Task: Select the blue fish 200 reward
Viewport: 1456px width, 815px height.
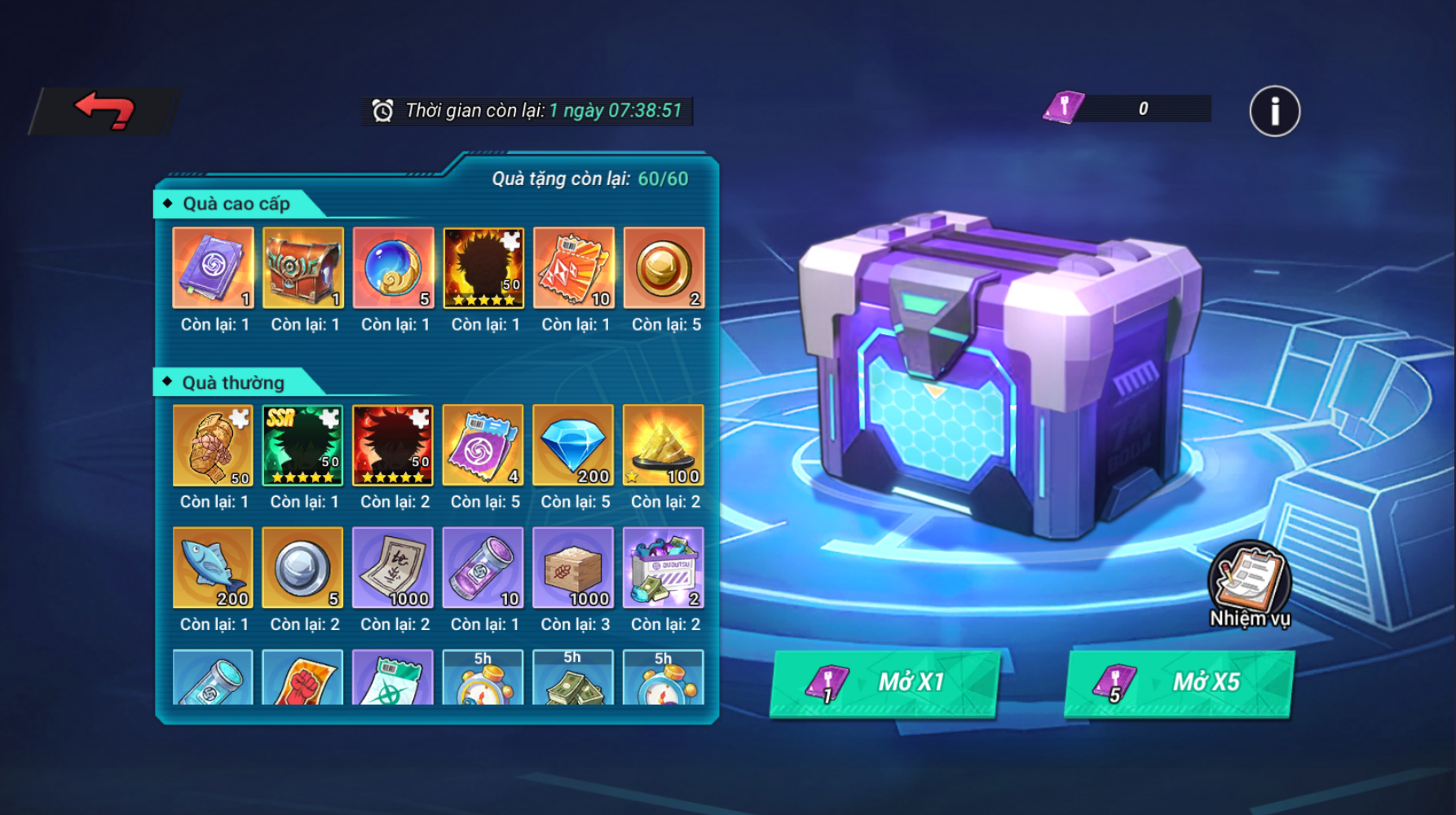Action: [x=213, y=567]
